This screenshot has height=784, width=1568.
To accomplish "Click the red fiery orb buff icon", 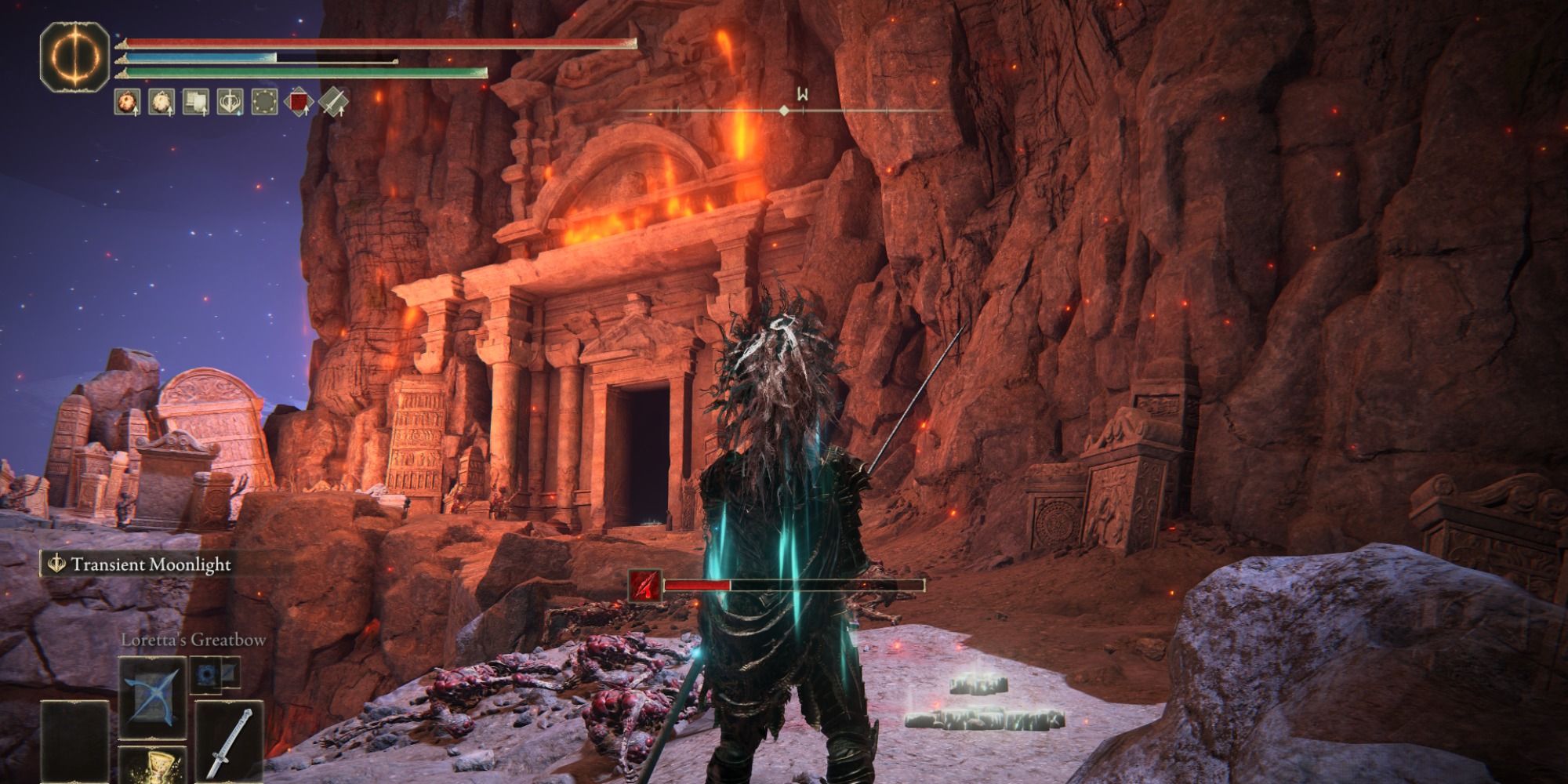I will coord(128,102).
